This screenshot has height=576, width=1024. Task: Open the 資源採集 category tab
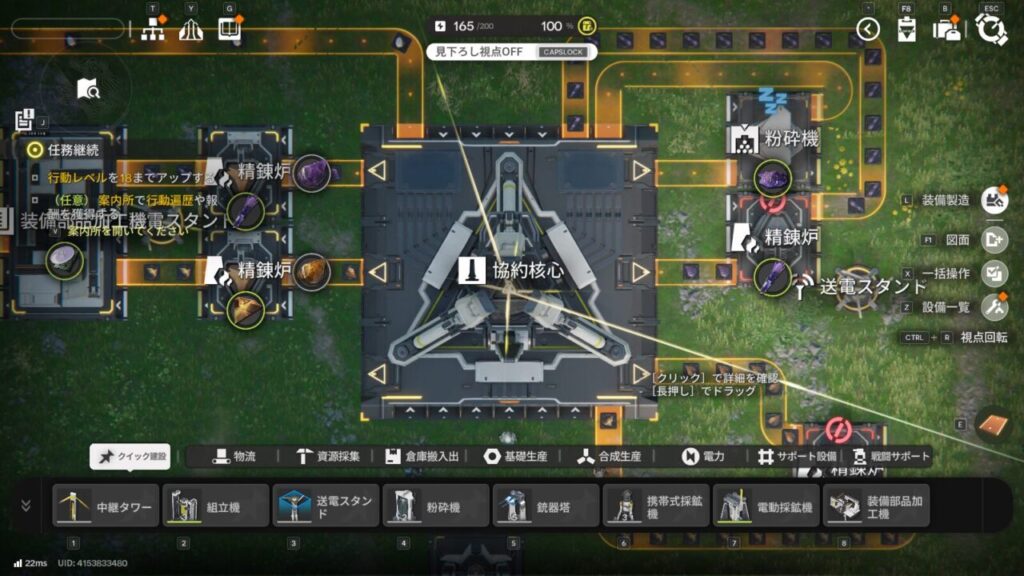pos(330,456)
